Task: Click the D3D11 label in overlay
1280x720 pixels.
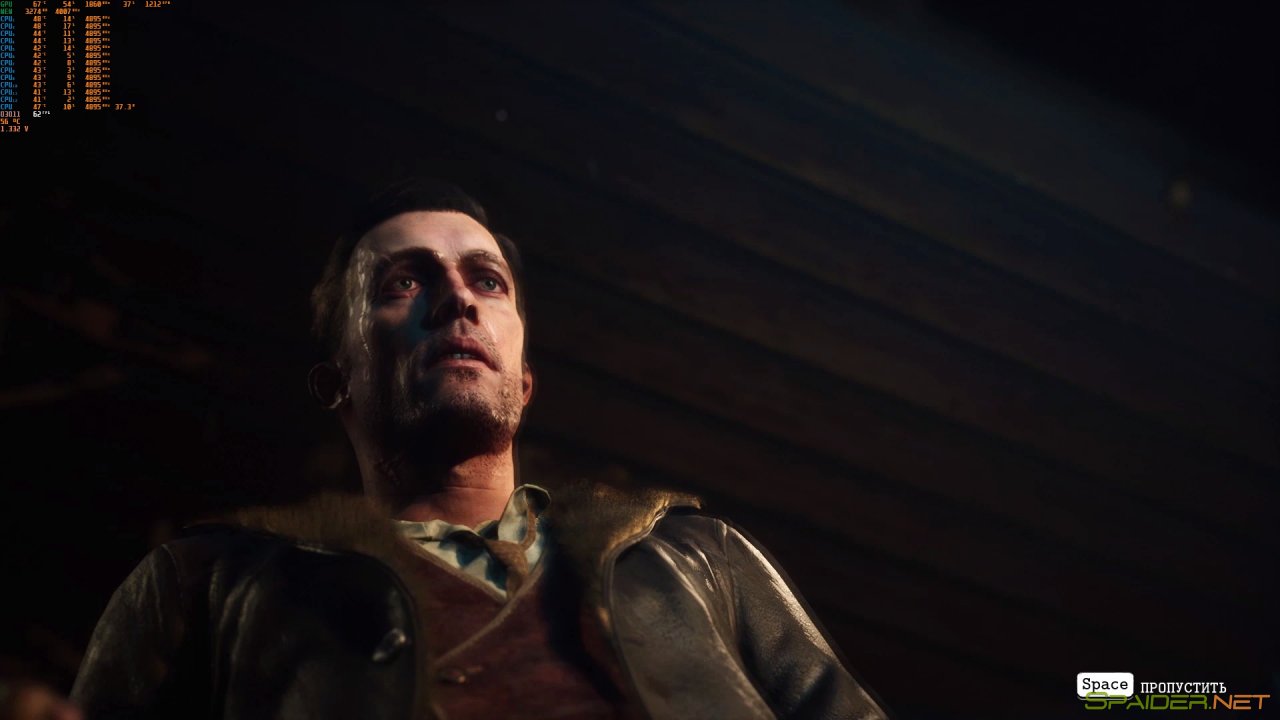Action: pos(10,113)
